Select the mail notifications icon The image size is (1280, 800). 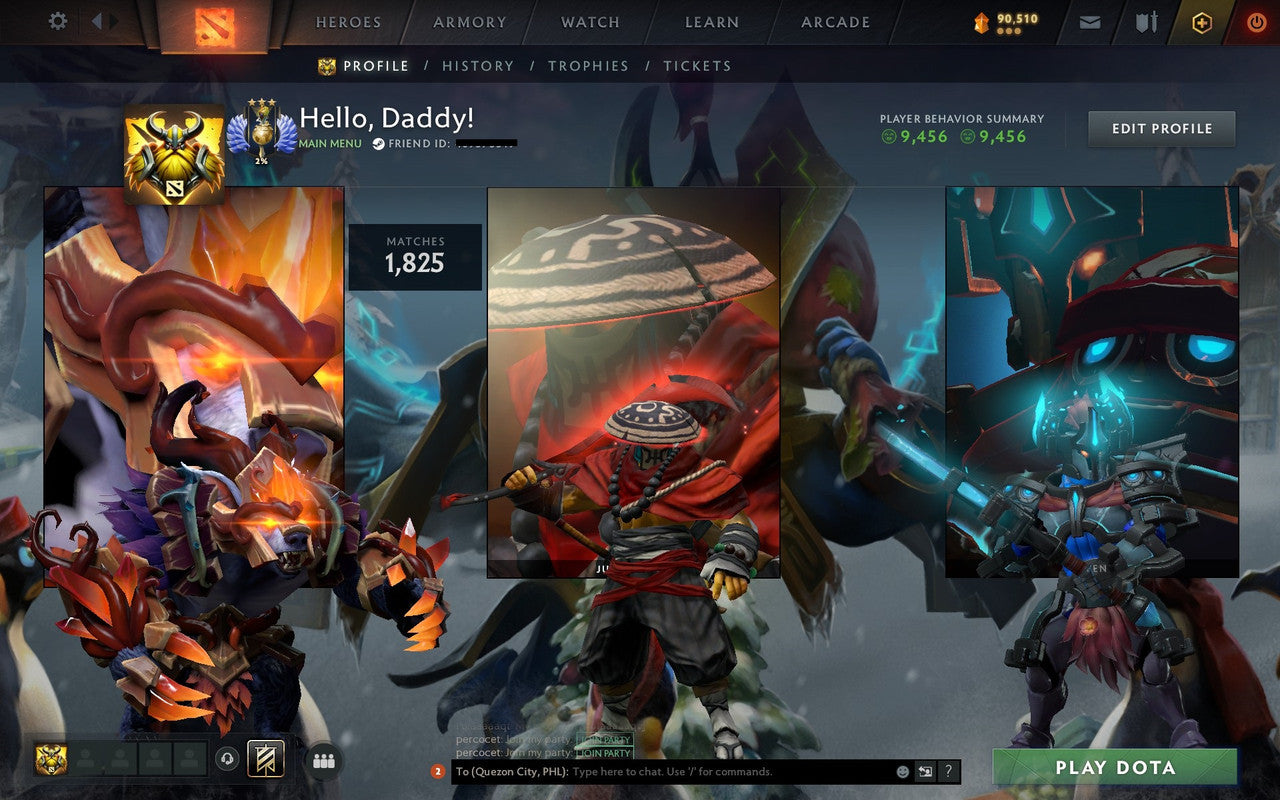point(1090,22)
